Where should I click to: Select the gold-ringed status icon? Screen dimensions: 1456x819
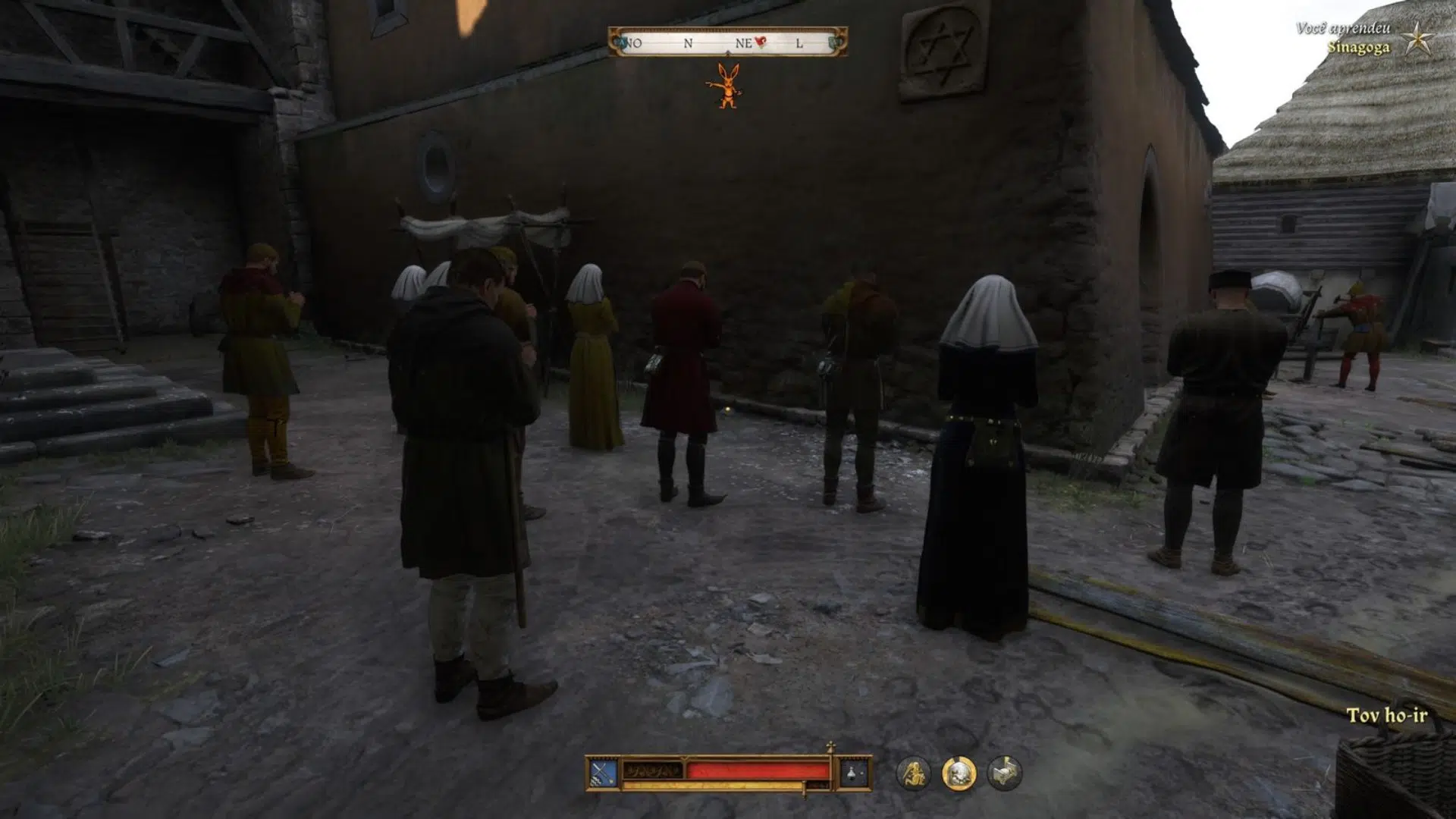click(x=959, y=773)
